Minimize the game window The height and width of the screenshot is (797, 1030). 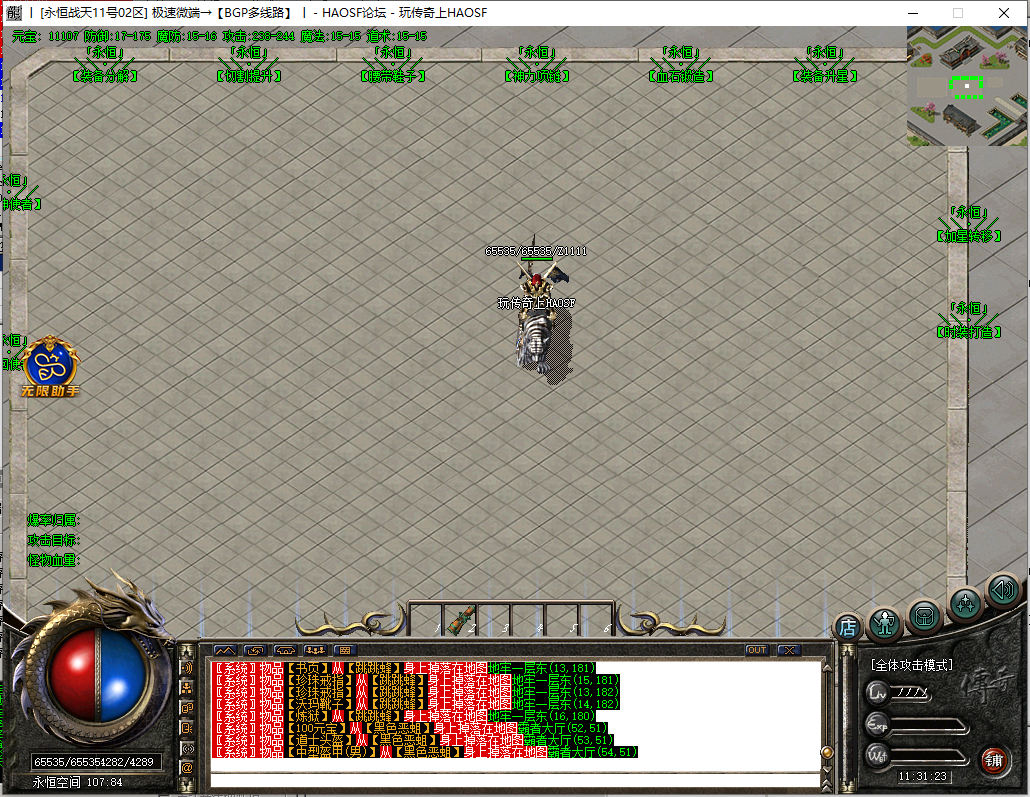click(x=911, y=13)
